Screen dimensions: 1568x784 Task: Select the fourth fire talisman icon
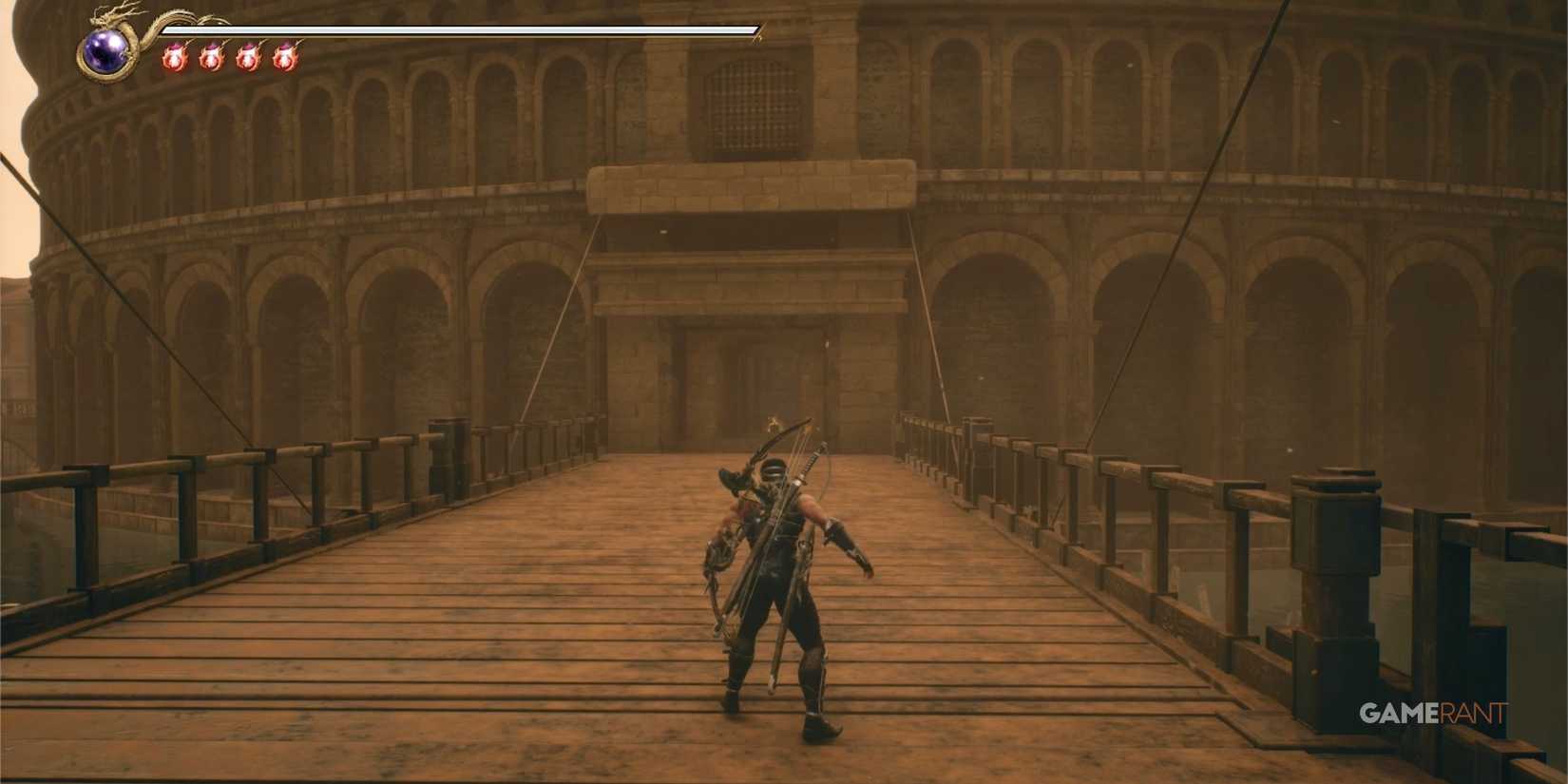click(286, 57)
